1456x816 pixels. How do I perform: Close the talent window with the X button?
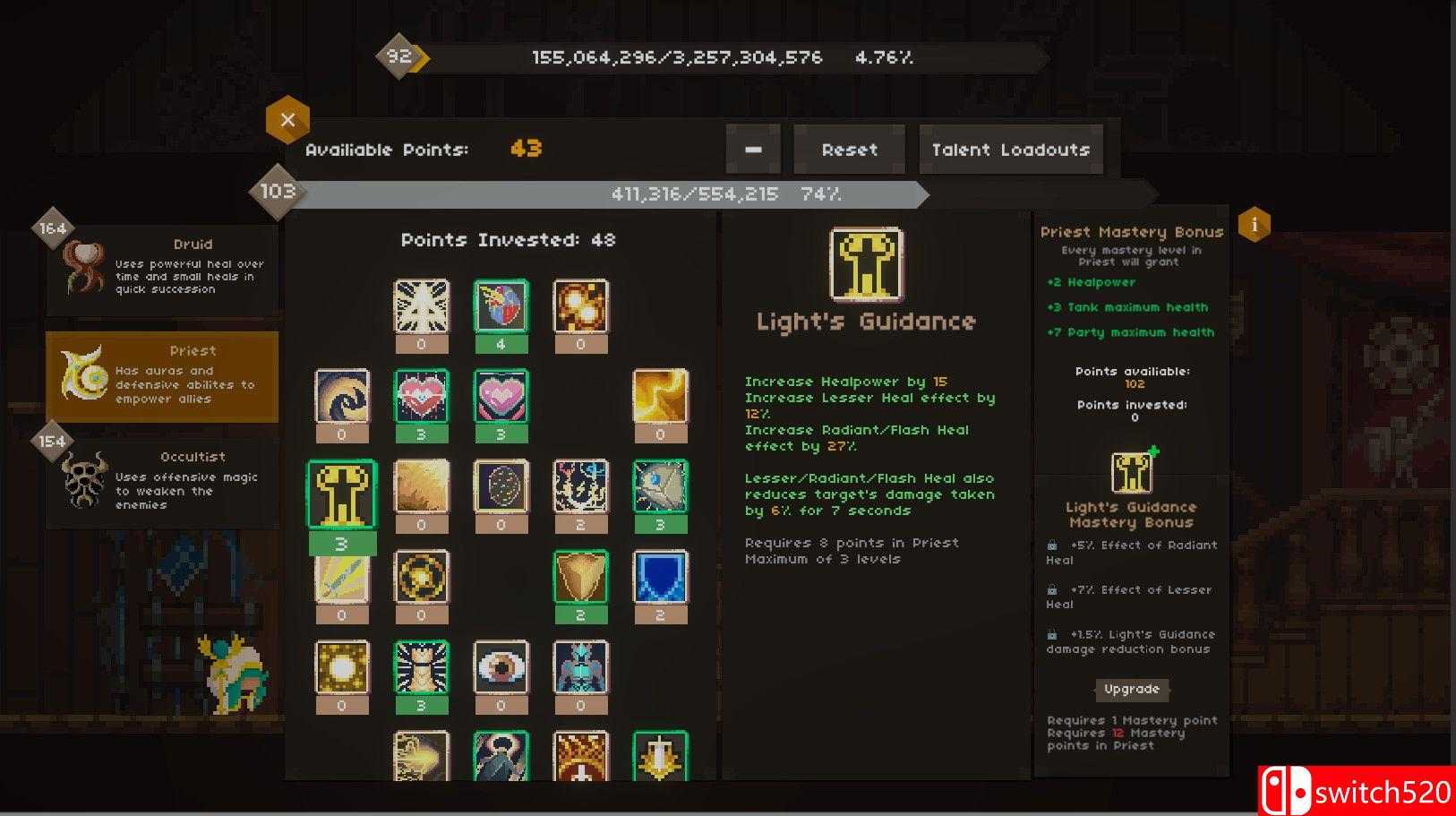point(287,119)
